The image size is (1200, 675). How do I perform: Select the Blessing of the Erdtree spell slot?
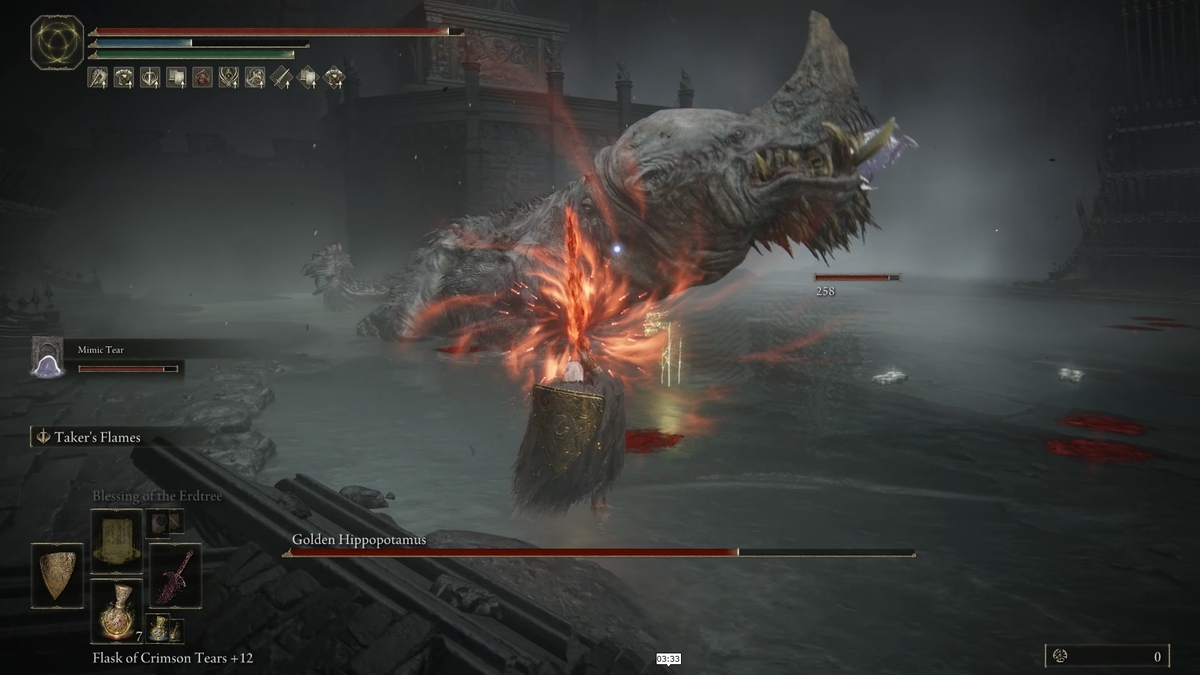point(116,540)
